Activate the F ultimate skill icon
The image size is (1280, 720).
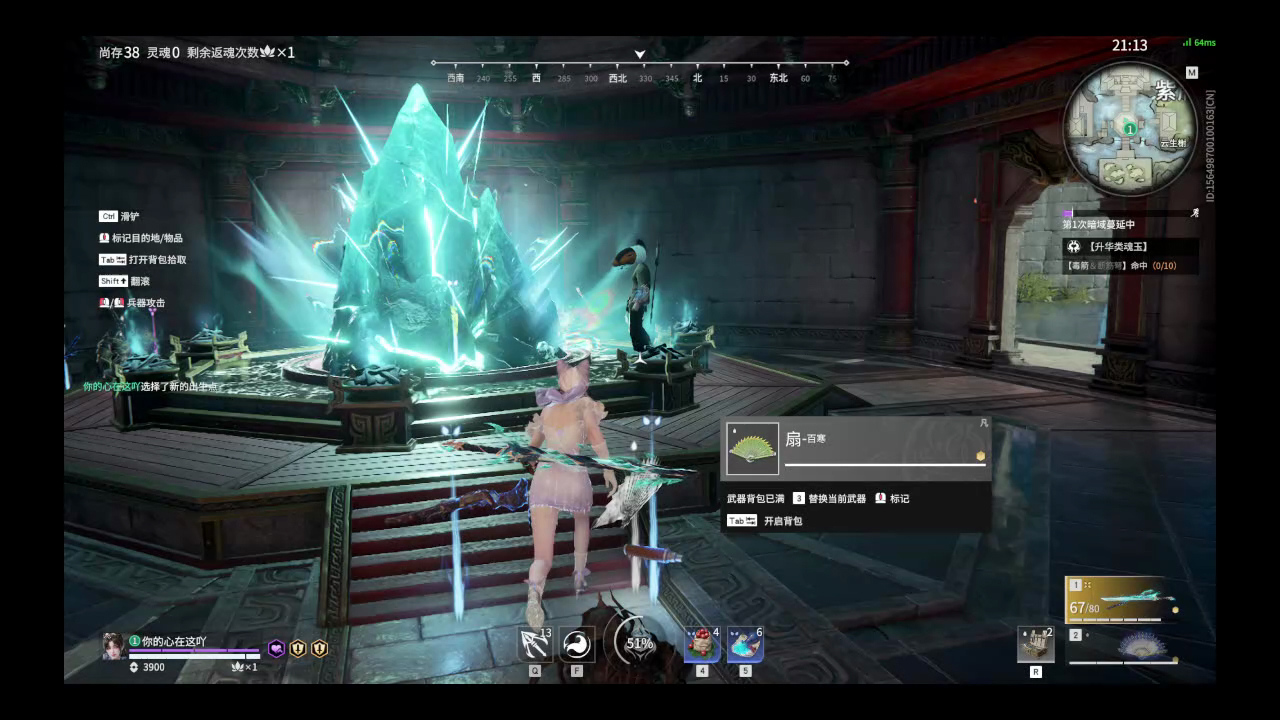click(x=575, y=643)
